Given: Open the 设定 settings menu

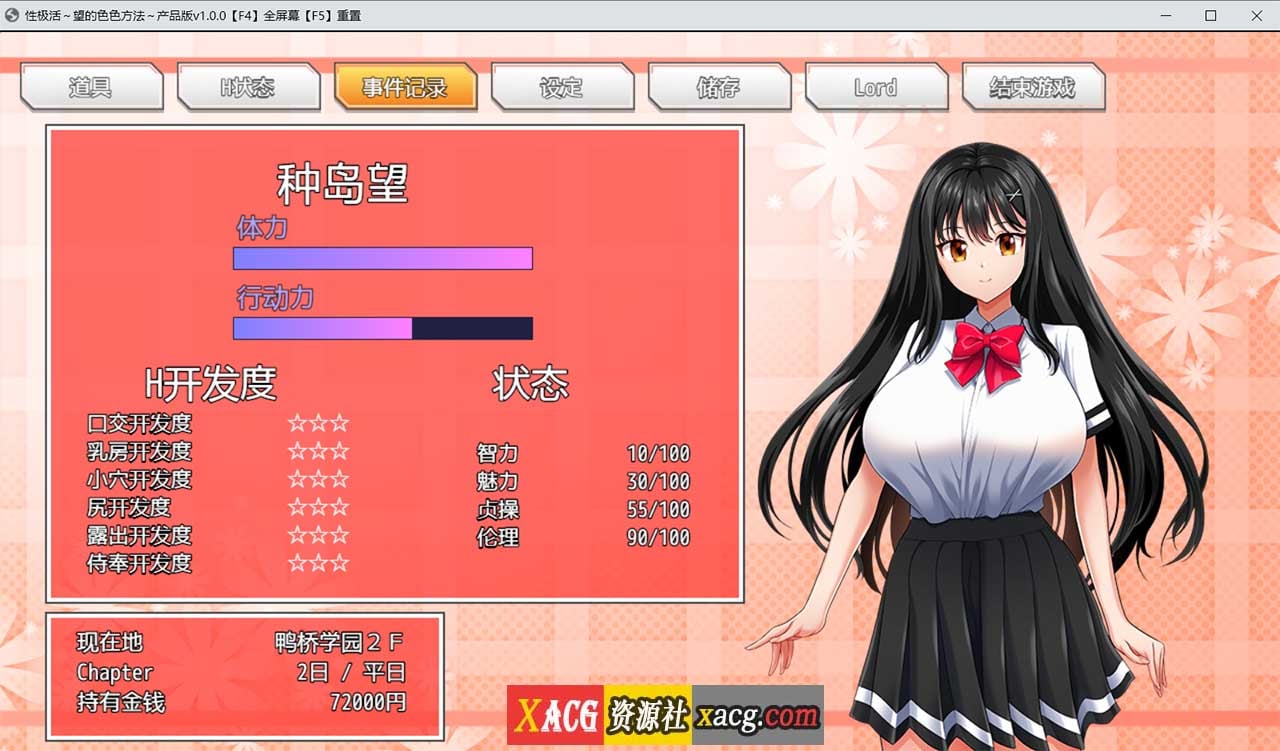Looking at the screenshot, I should coord(562,88).
